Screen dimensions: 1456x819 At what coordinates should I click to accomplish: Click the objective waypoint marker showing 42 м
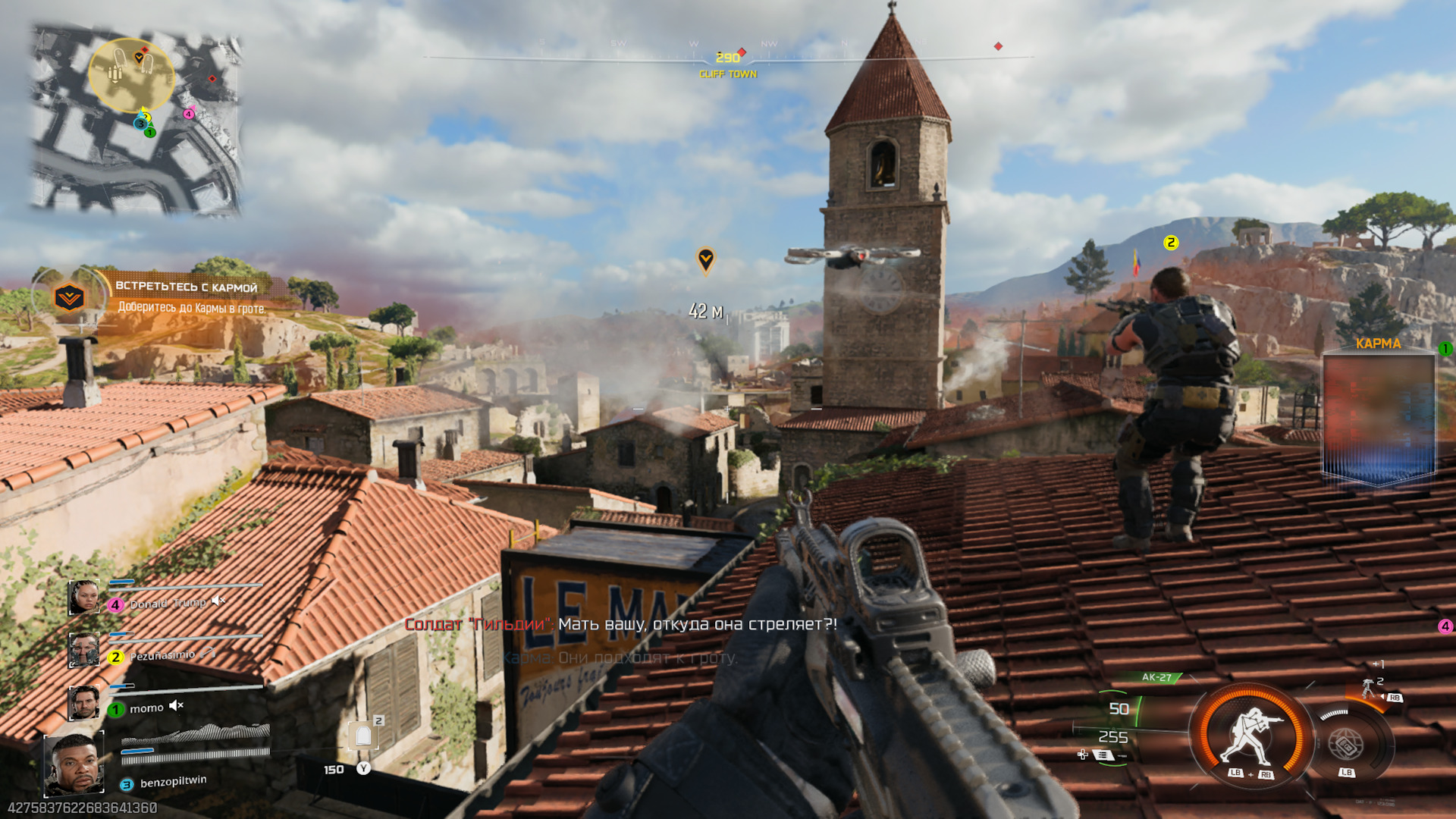point(705,260)
